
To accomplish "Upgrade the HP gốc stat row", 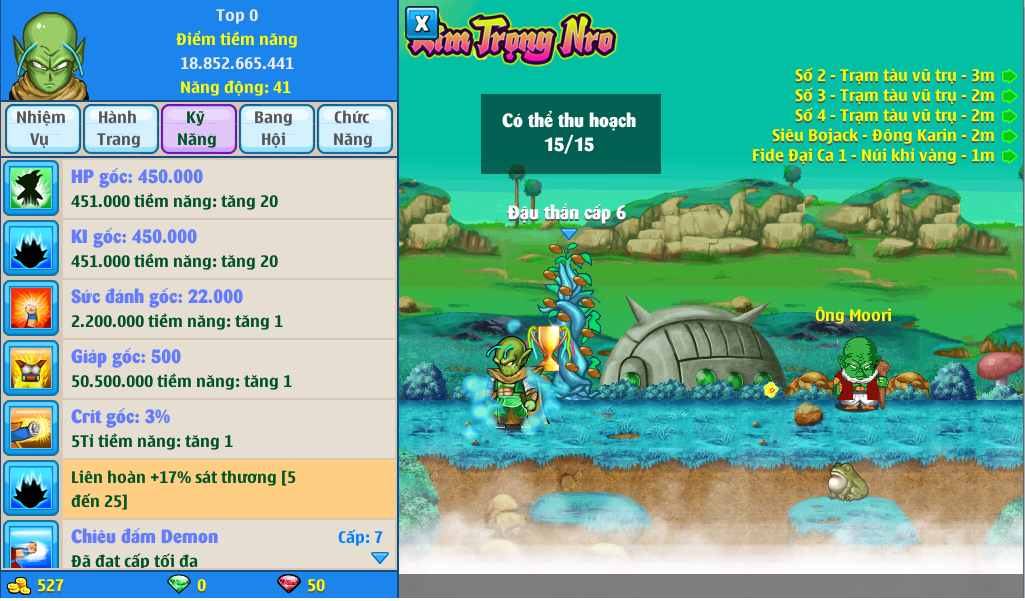I will pos(199,189).
